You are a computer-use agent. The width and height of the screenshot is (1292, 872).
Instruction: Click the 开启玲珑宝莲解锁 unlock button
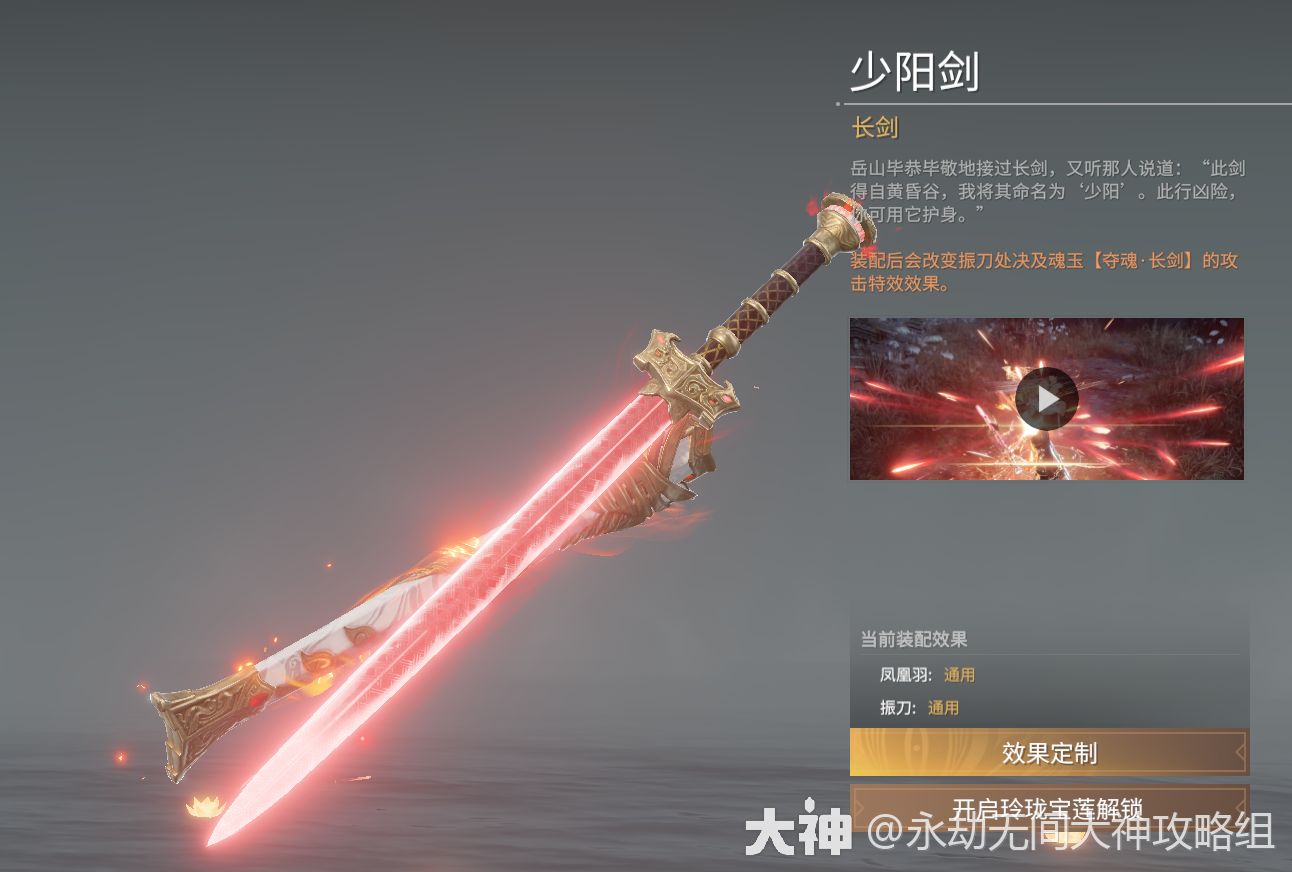click(1046, 810)
